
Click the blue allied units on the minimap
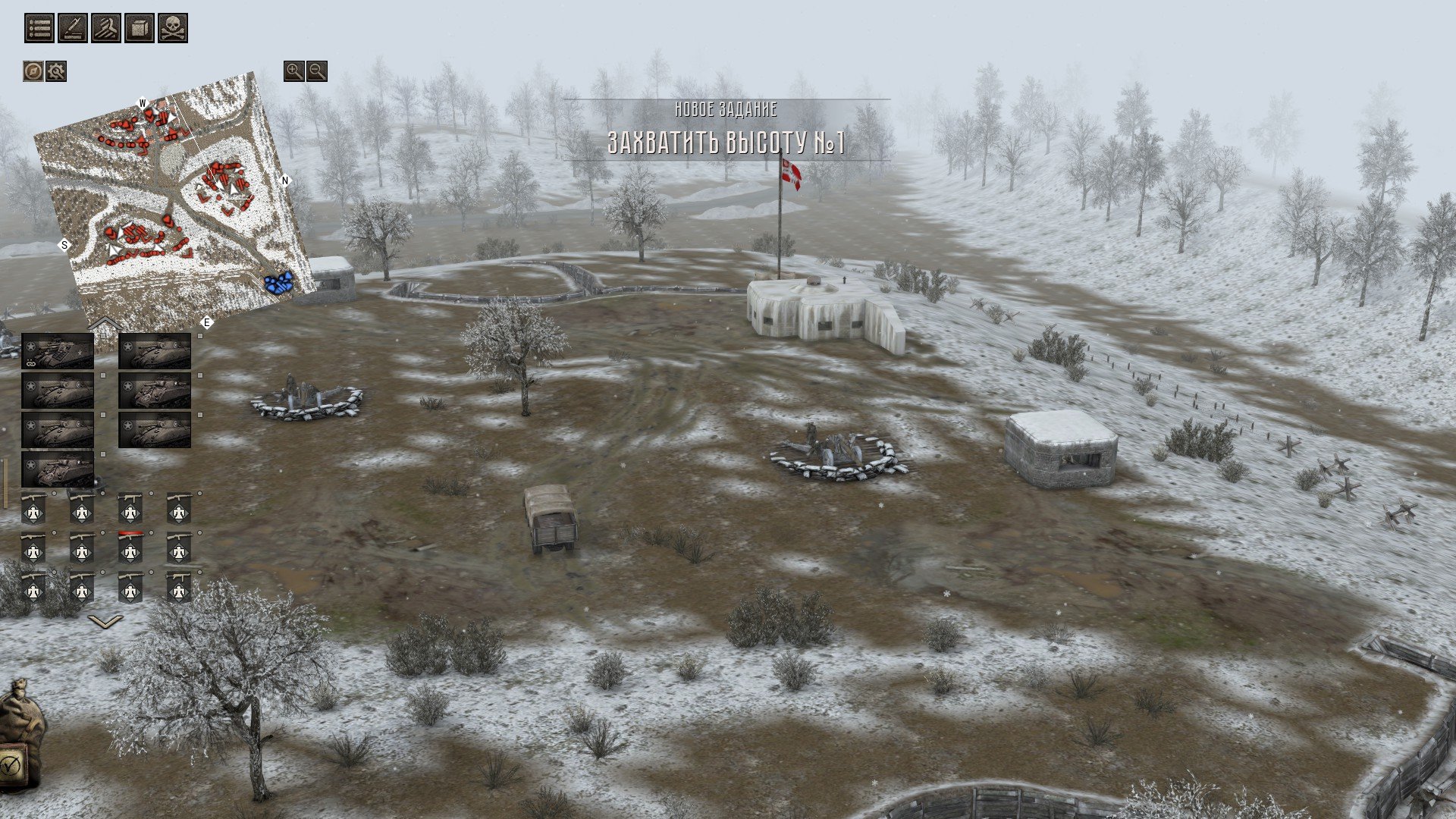[x=278, y=283]
